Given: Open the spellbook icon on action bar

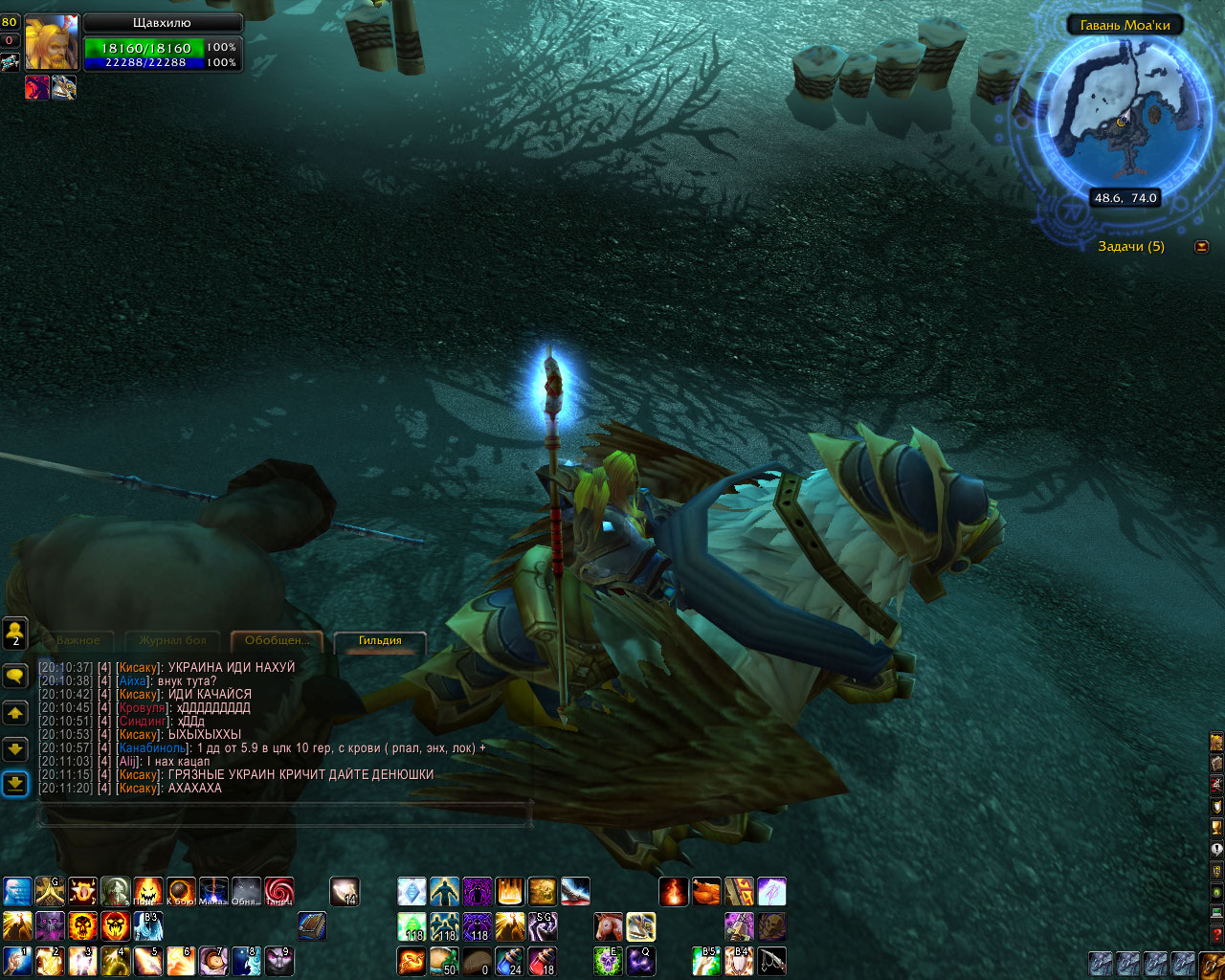Looking at the screenshot, I should 312,926.
